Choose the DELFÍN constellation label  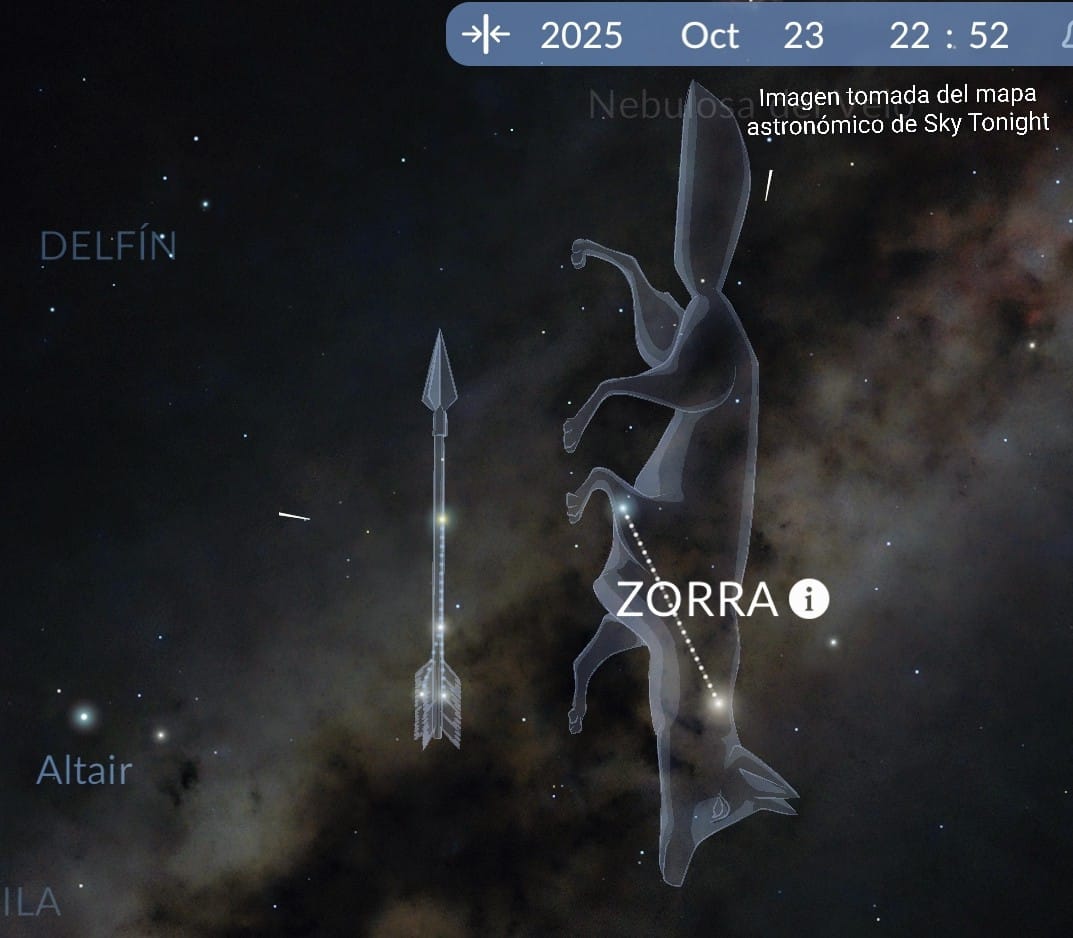[108, 246]
